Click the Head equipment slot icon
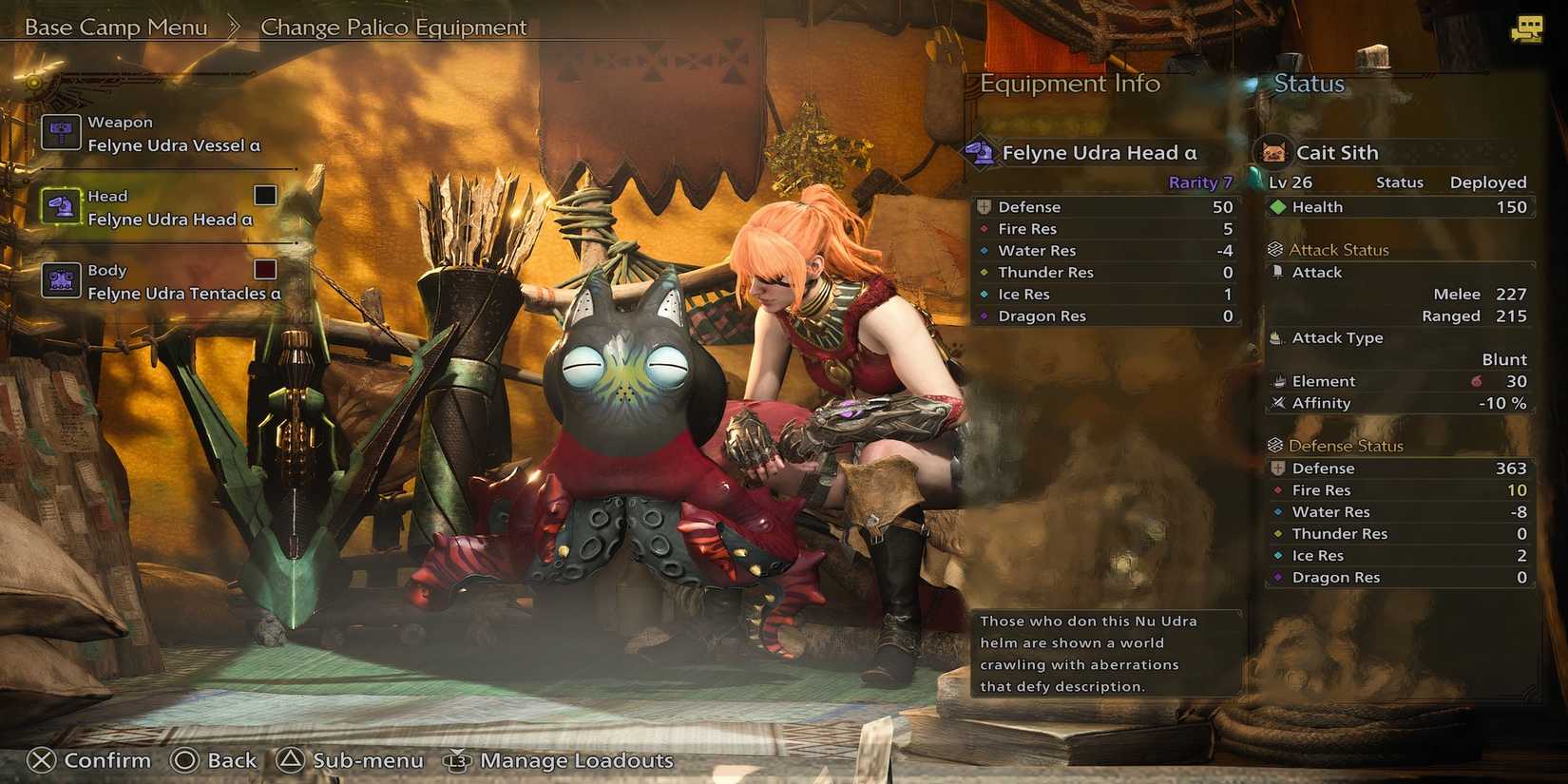This screenshot has width=1568, height=784. tap(61, 205)
